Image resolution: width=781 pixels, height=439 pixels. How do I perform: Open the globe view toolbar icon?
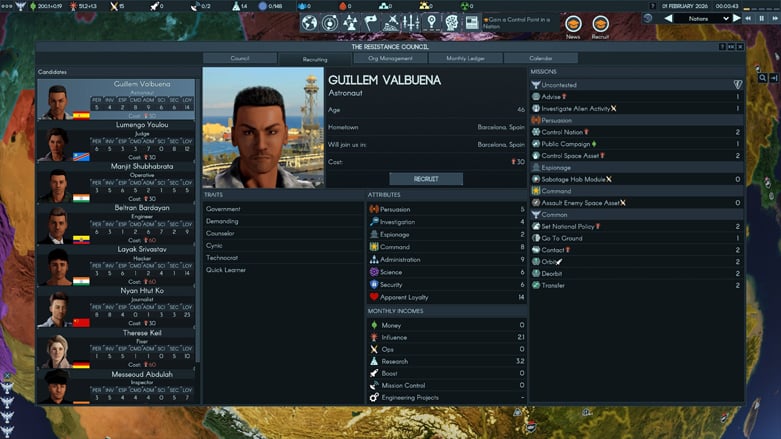pyautogui.click(x=310, y=22)
